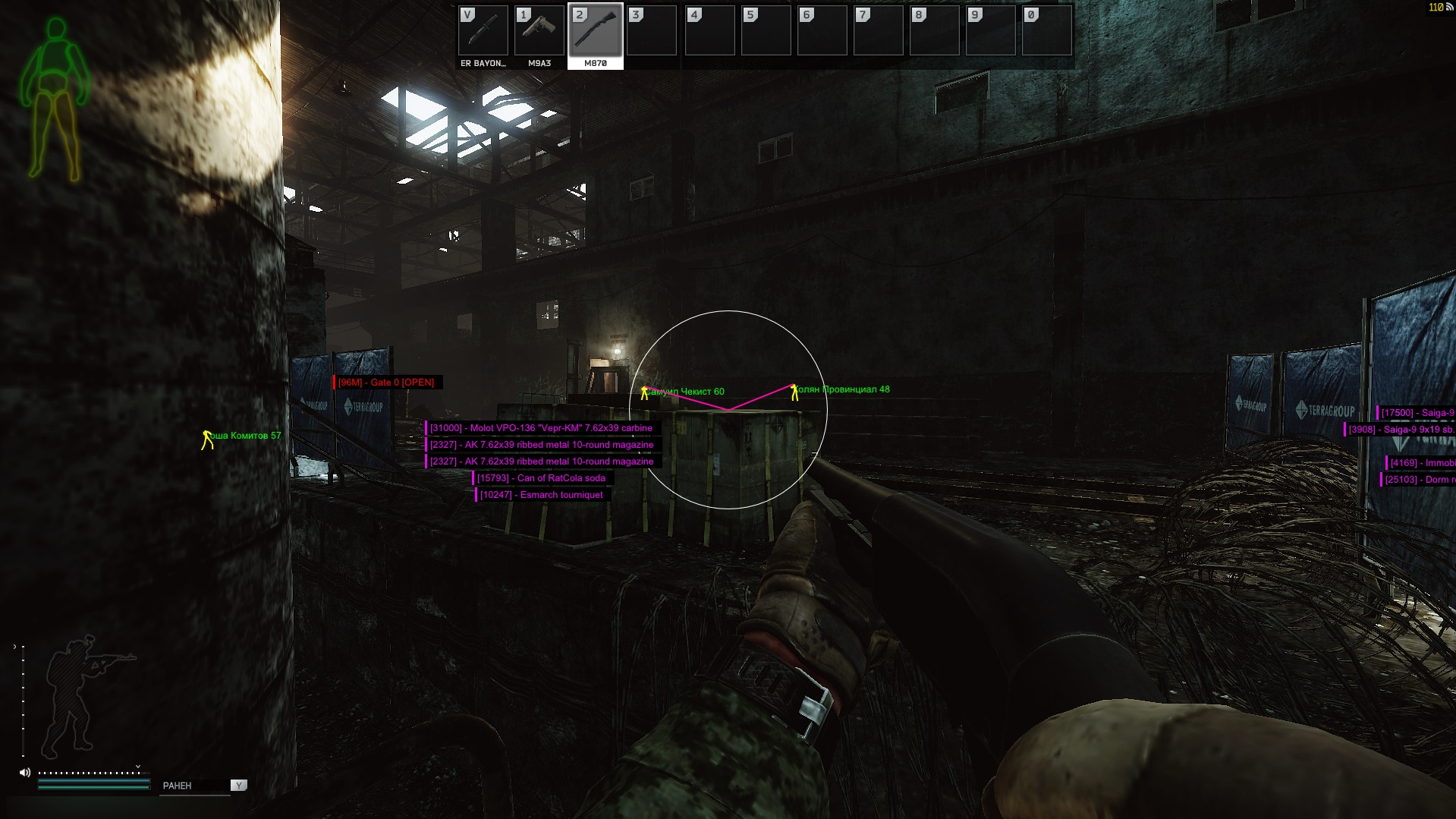The height and width of the screenshot is (819, 1456).
Task: Click the green body health silhouette
Action: coord(55,99)
